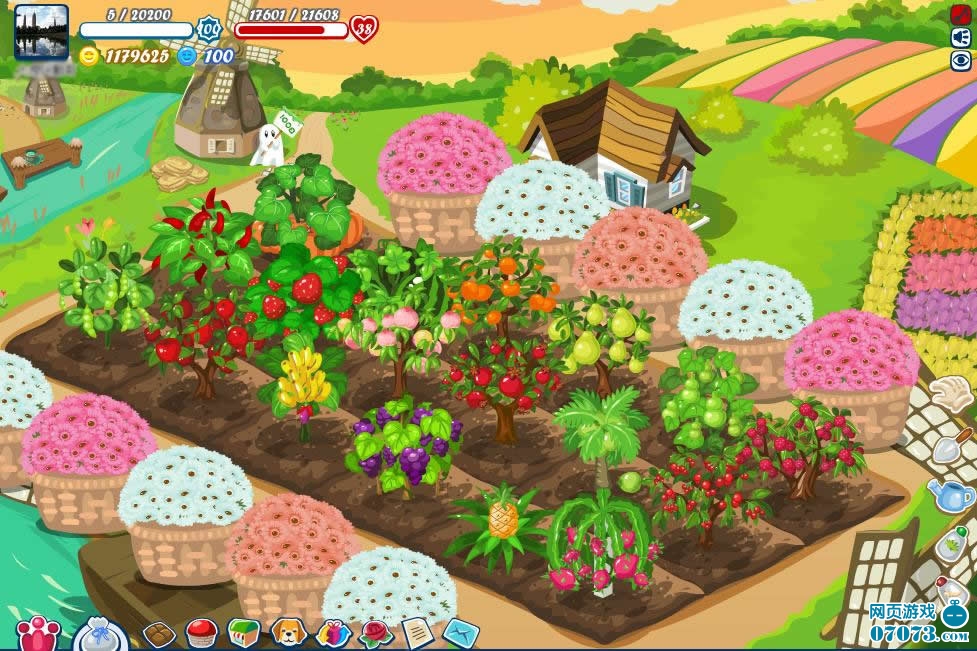
Task: Click the eye visibility icon
Action: tap(961, 60)
